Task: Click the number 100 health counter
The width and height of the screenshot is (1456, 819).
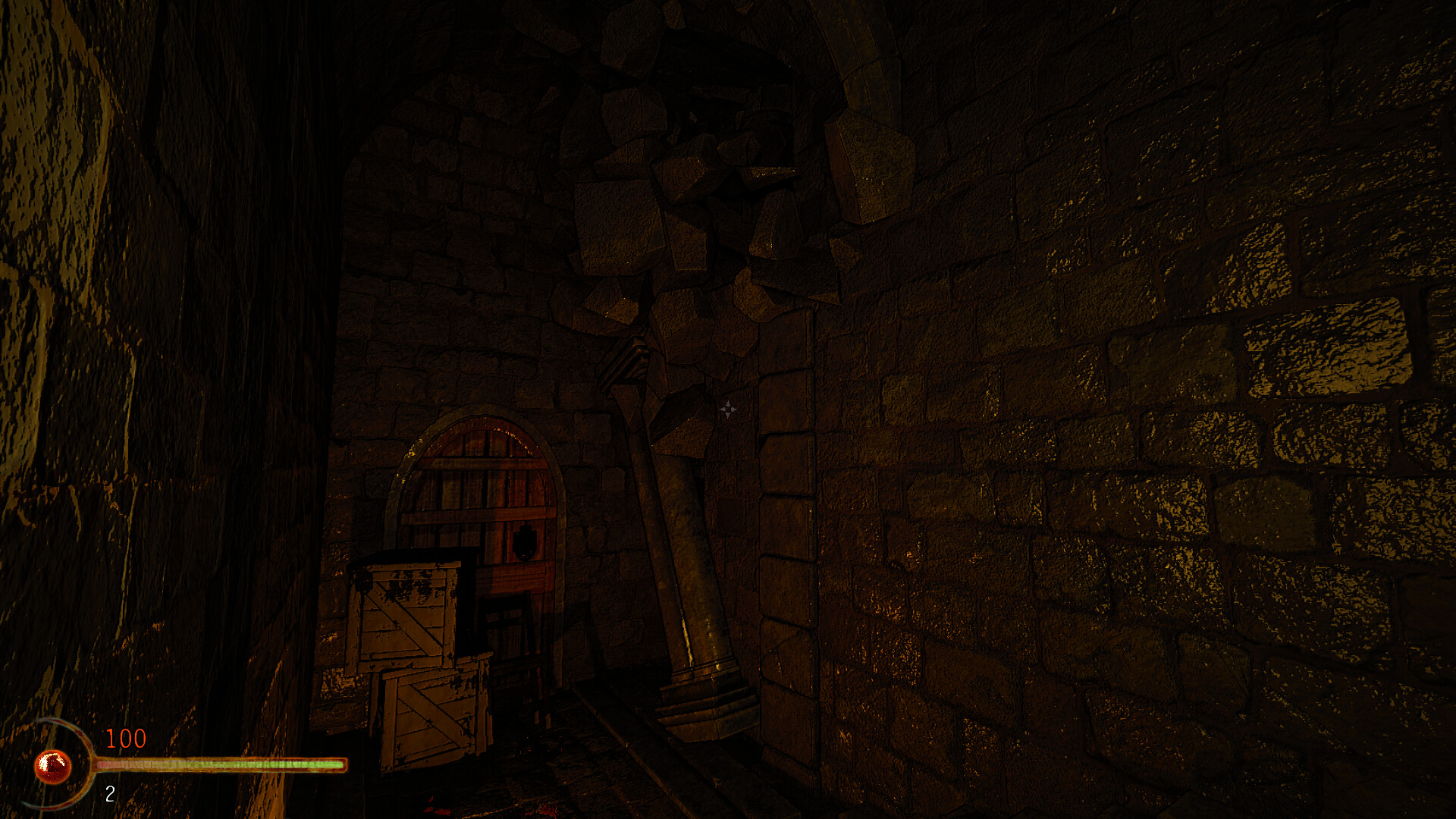Action: (x=127, y=737)
